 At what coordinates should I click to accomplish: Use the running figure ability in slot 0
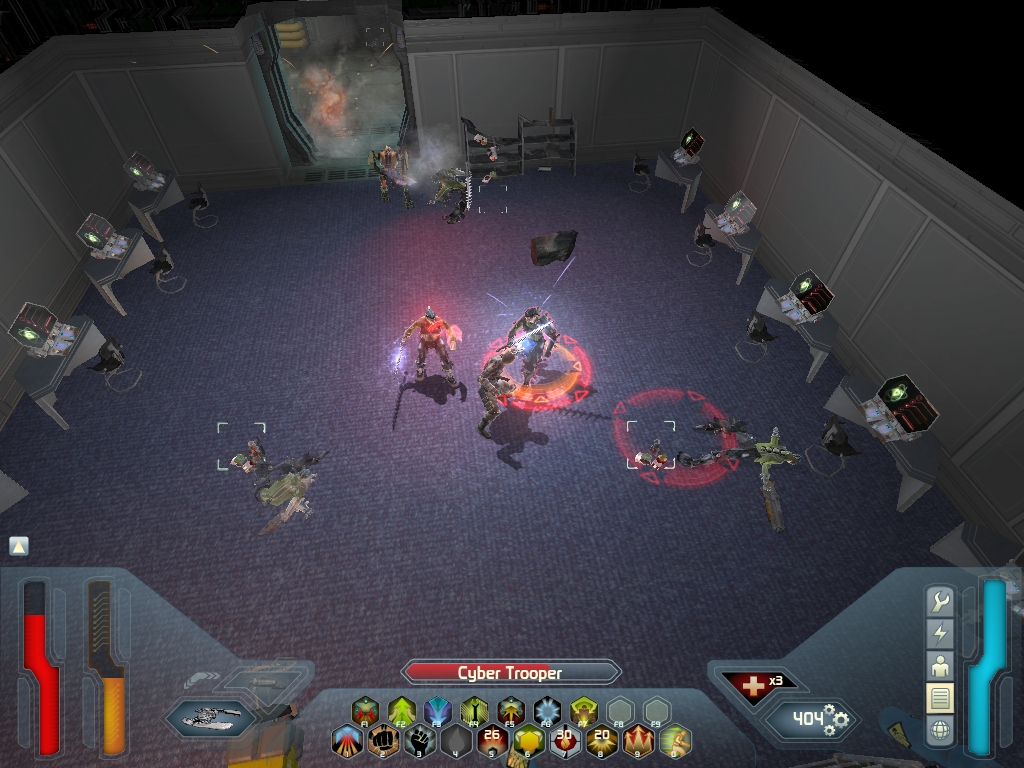click(675, 741)
